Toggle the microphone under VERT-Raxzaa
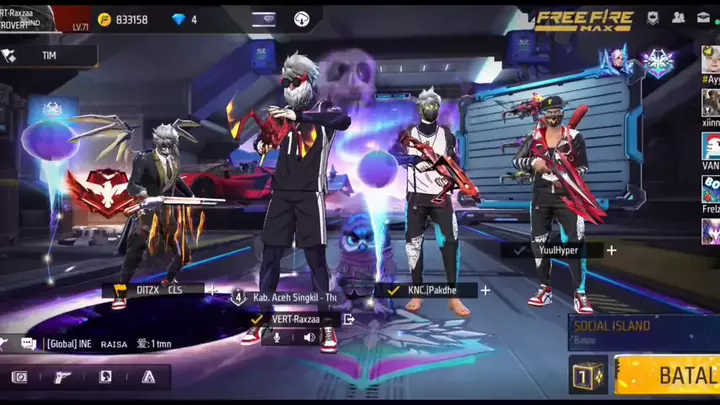 tap(276, 337)
